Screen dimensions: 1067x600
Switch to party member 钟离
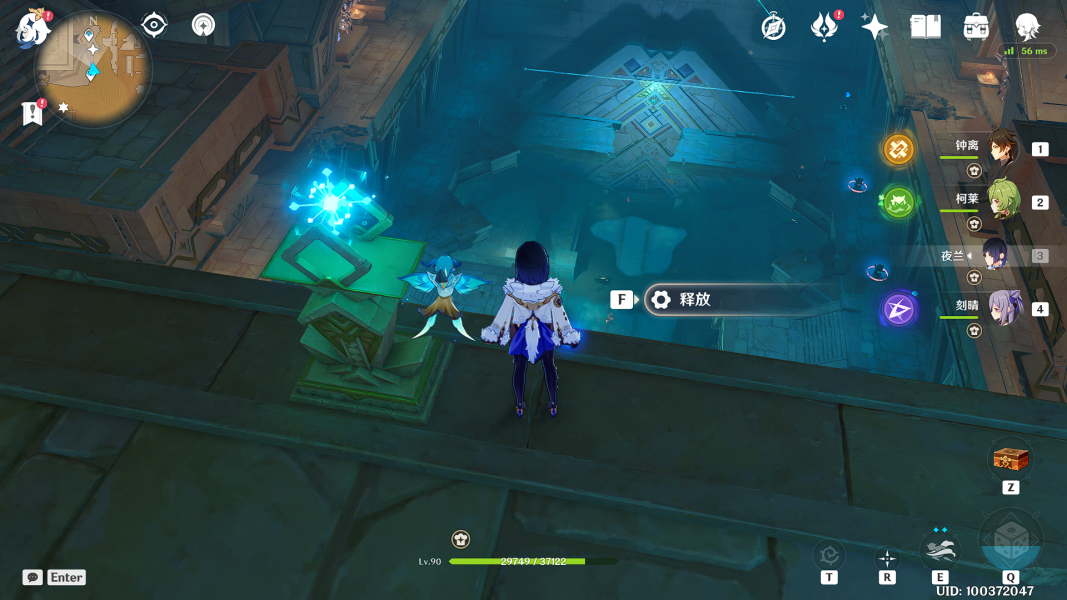(1003, 148)
